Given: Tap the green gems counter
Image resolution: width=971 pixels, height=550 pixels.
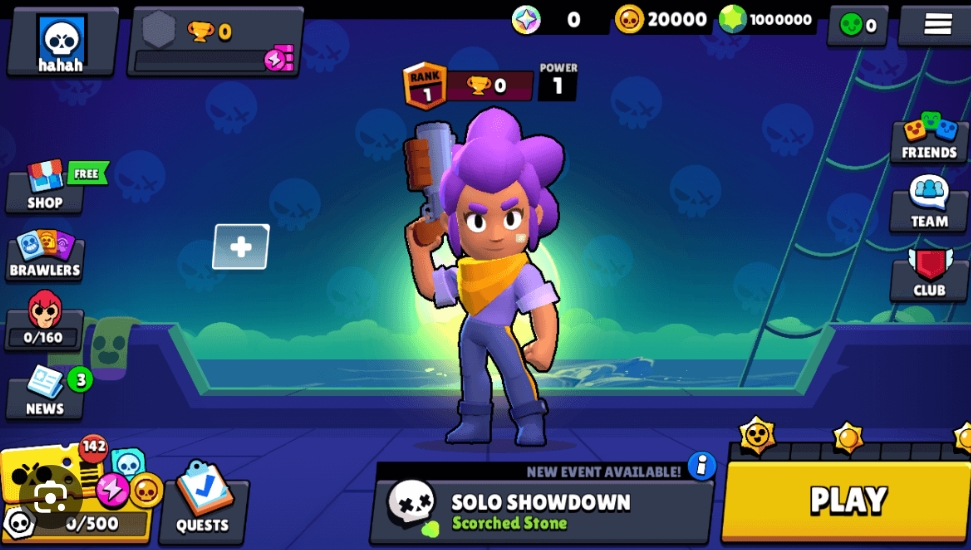Looking at the screenshot, I should coord(767,19).
